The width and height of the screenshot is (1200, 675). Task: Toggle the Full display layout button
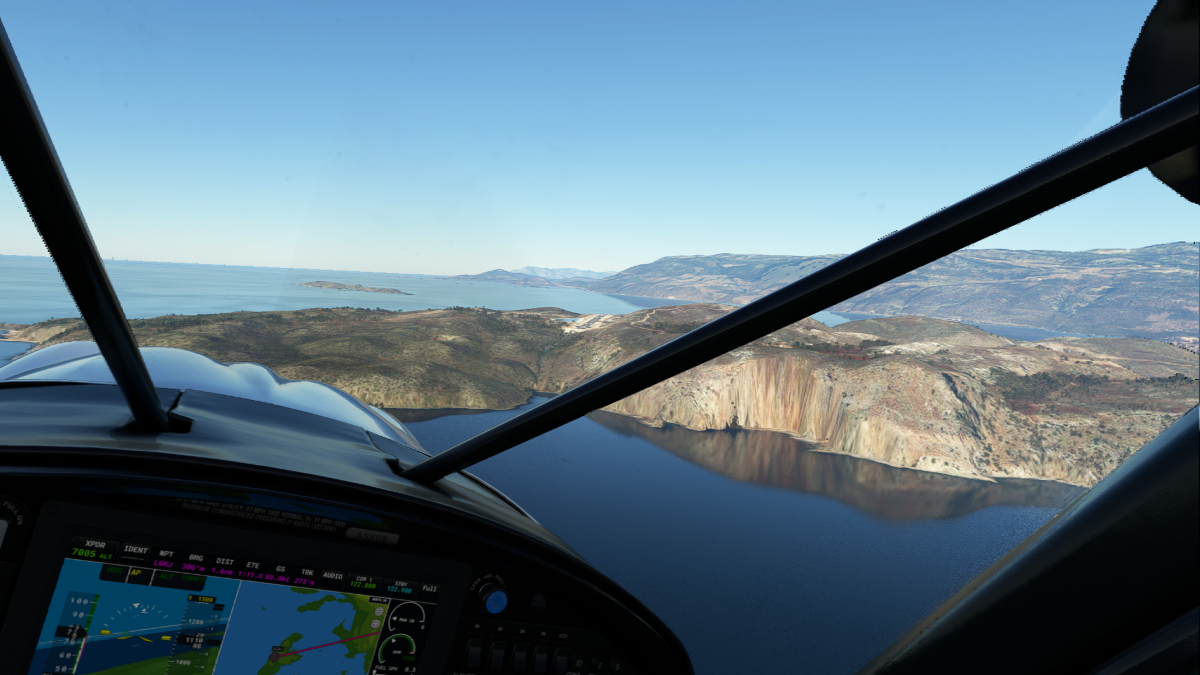pos(429,589)
